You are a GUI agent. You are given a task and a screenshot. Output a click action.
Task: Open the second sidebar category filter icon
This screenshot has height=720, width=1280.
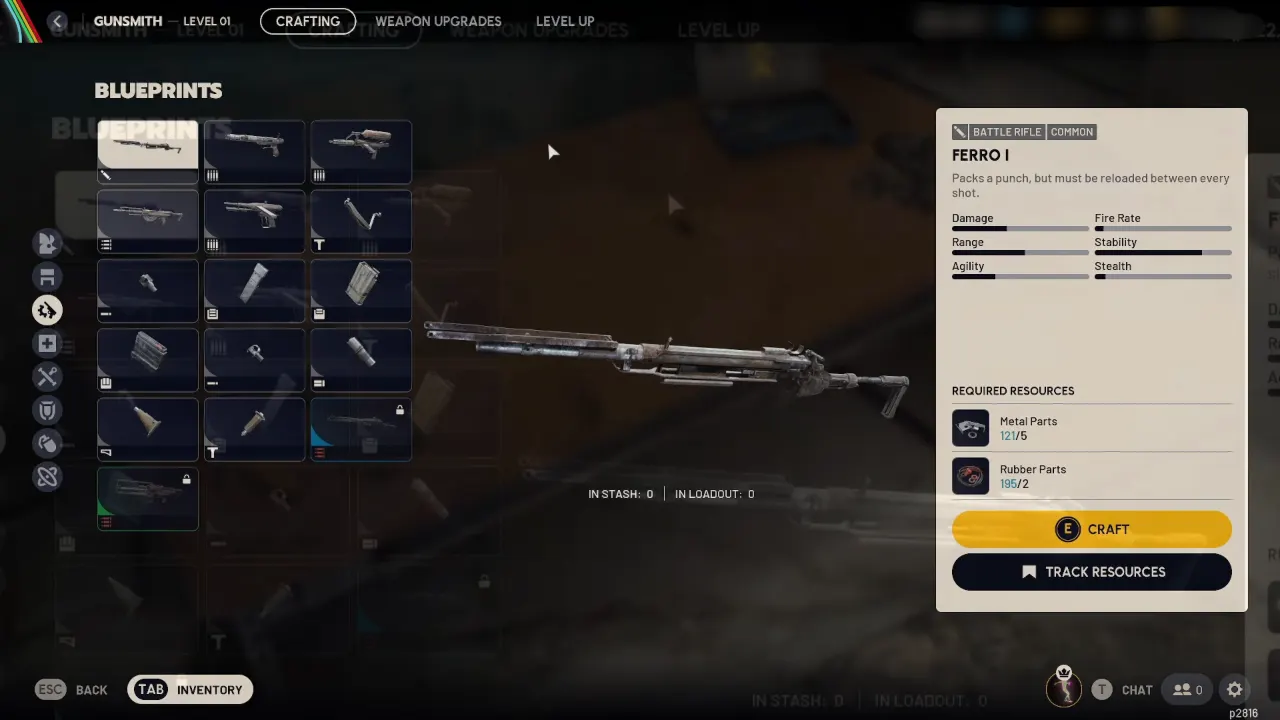click(47, 276)
